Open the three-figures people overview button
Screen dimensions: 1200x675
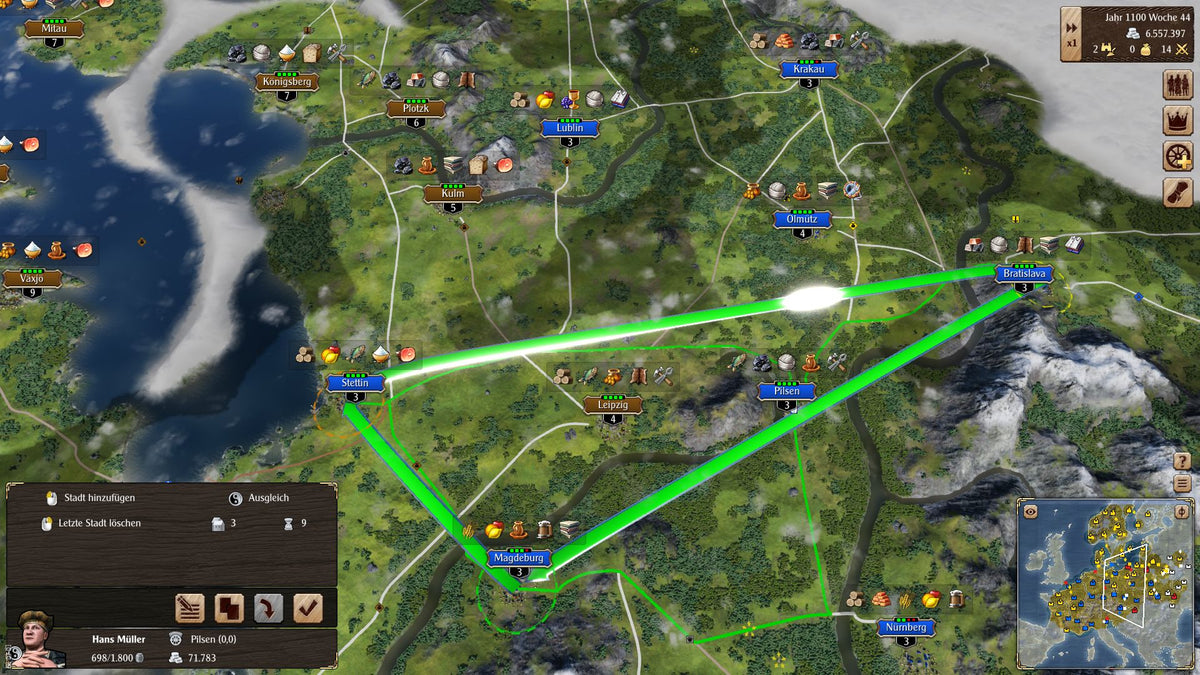coord(1178,85)
